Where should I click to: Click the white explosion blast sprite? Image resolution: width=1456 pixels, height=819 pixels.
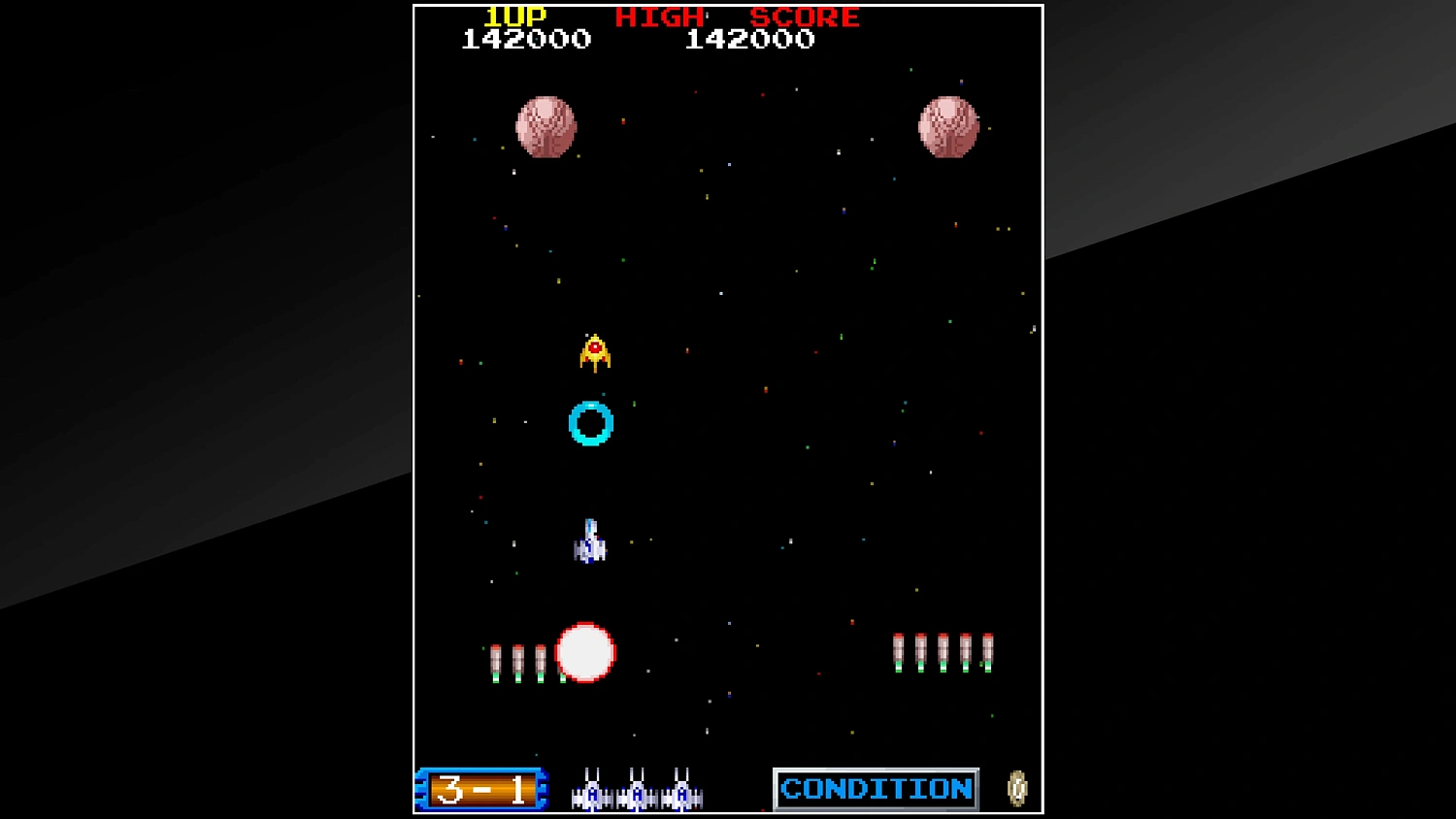coord(583,654)
